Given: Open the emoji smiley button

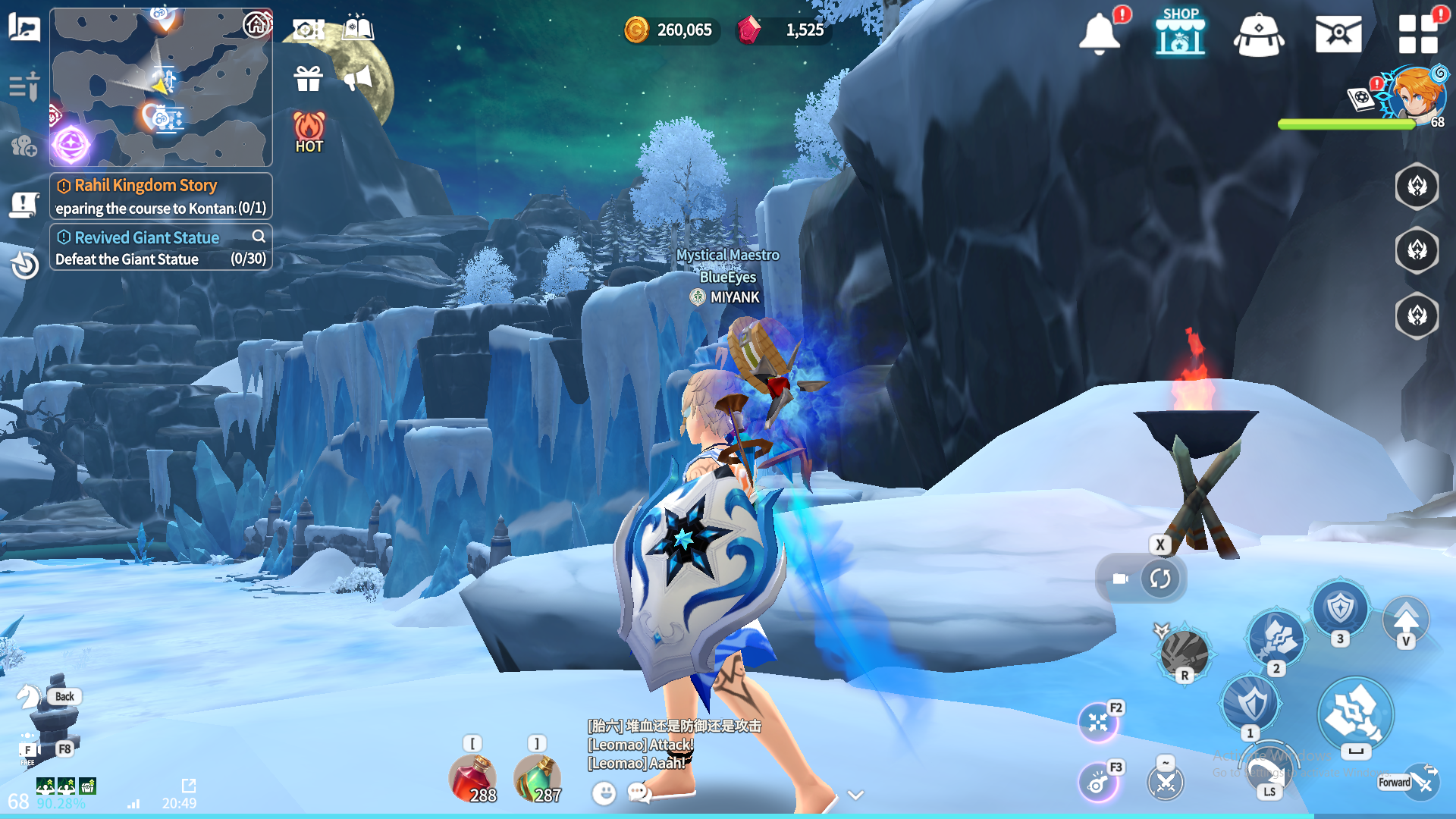Looking at the screenshot, I should [604, 793].
